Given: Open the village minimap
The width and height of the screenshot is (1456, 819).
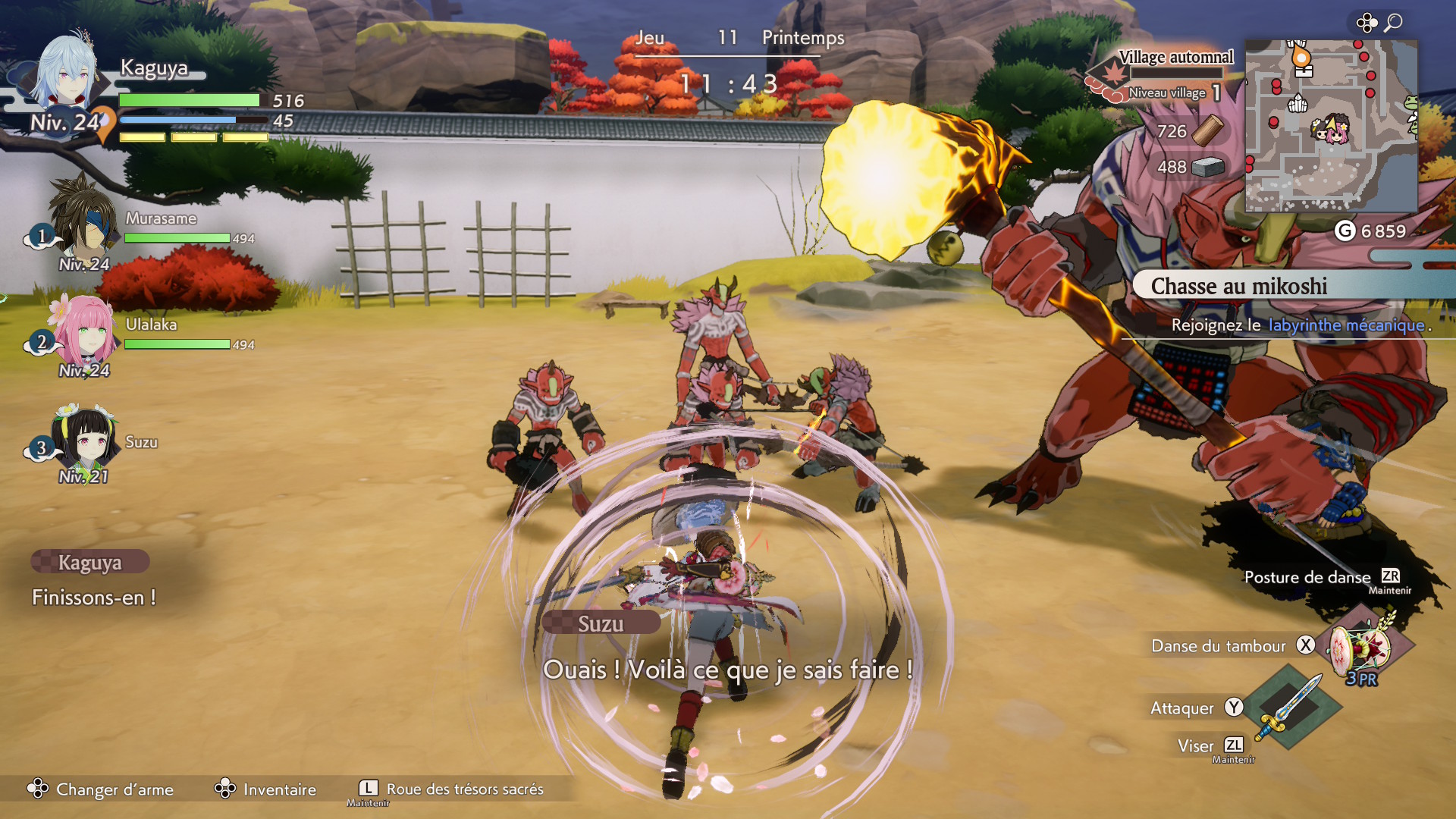Looking at the screenshot, I should [1331, 126].
